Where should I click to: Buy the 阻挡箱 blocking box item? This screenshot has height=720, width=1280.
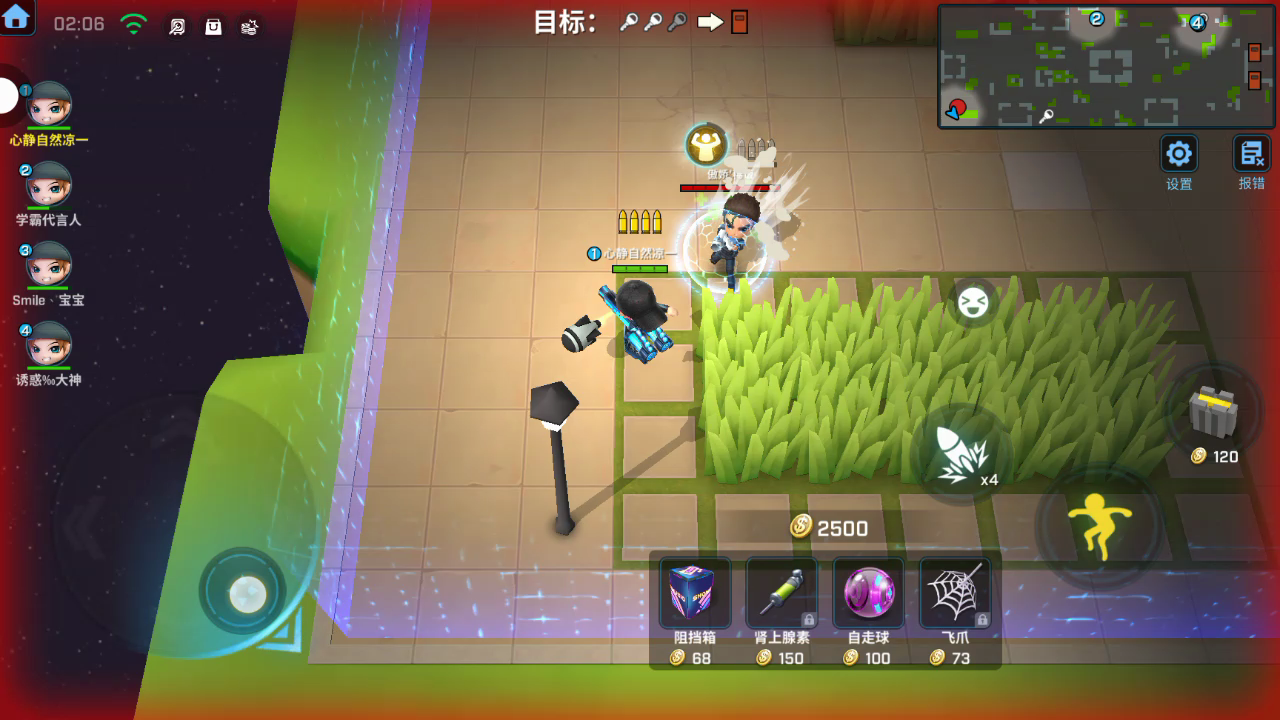point(695,593)
